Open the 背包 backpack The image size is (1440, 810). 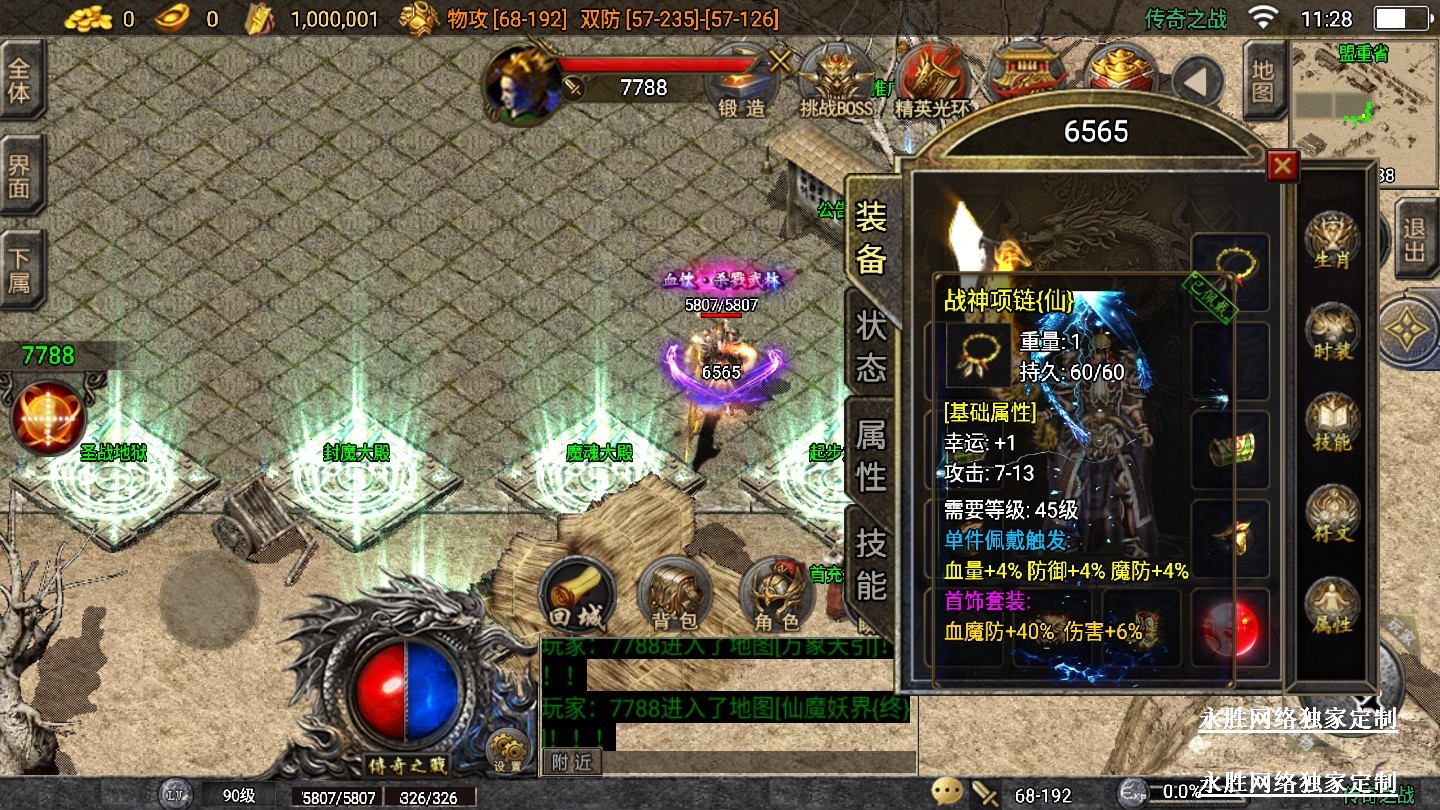(x=674, y=595)
